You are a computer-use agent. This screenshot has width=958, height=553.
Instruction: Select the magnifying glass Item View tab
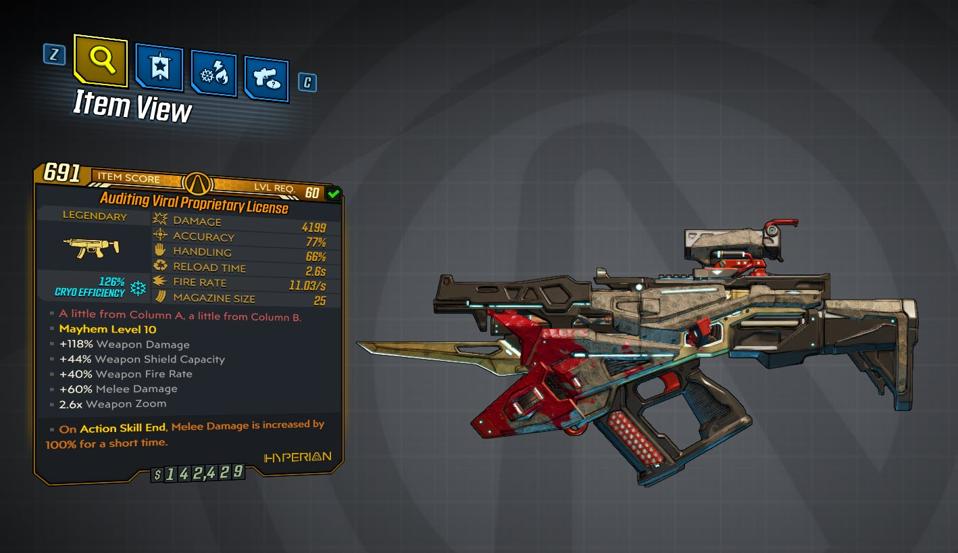[100, 61]
